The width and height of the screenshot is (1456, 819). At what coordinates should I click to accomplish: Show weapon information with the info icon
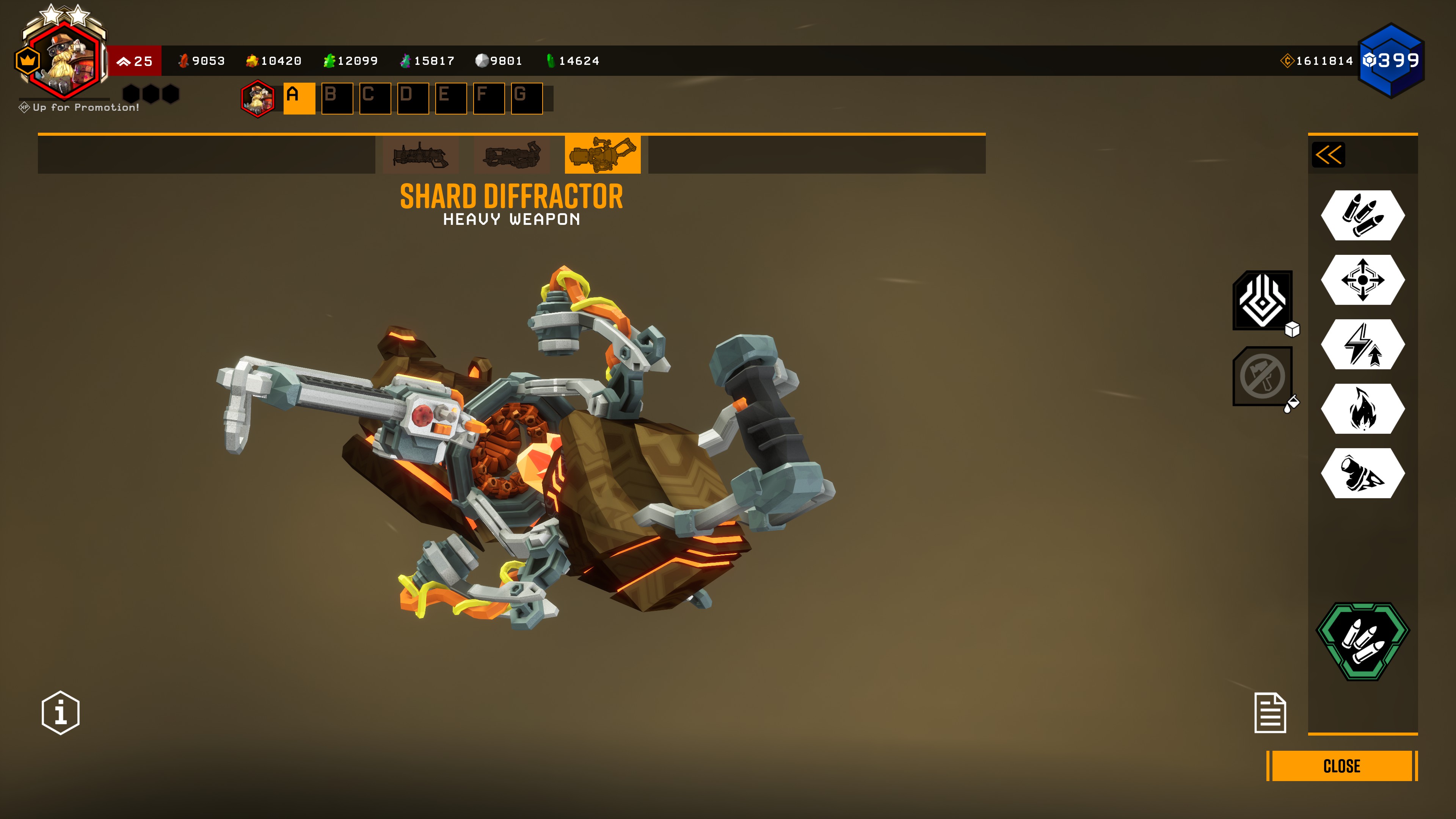[x=61, y=713]
